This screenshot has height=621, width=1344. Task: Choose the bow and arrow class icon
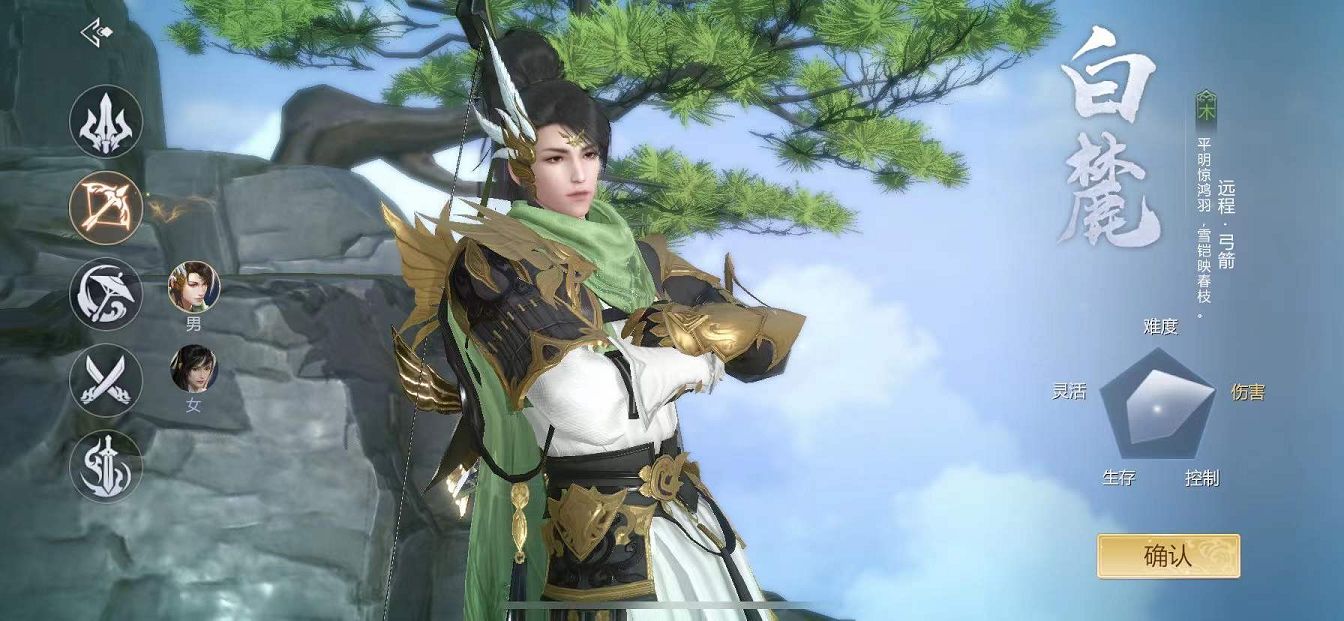[x=106, y=207]
